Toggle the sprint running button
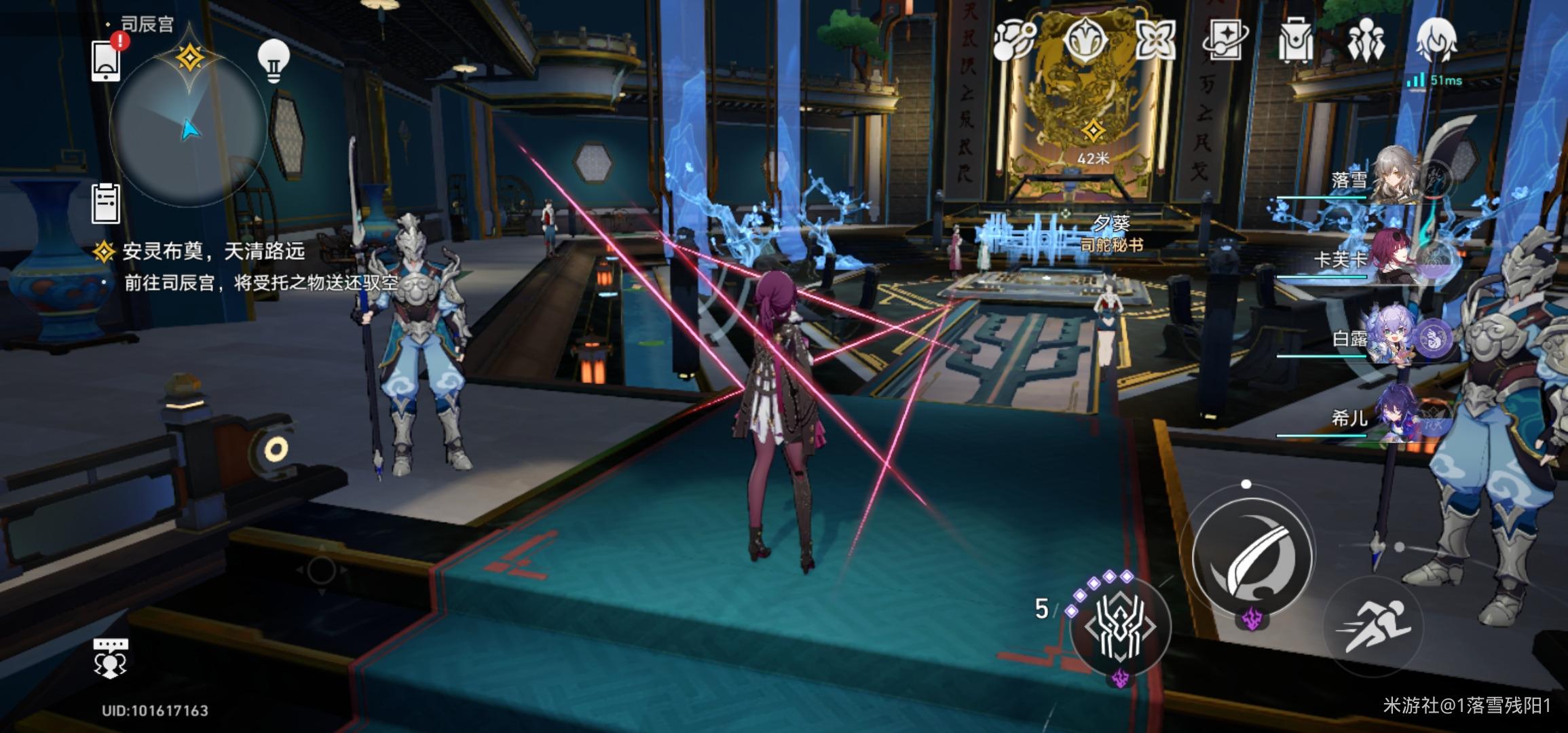This screenshot has width=1568, height=733. (1373, 625)
